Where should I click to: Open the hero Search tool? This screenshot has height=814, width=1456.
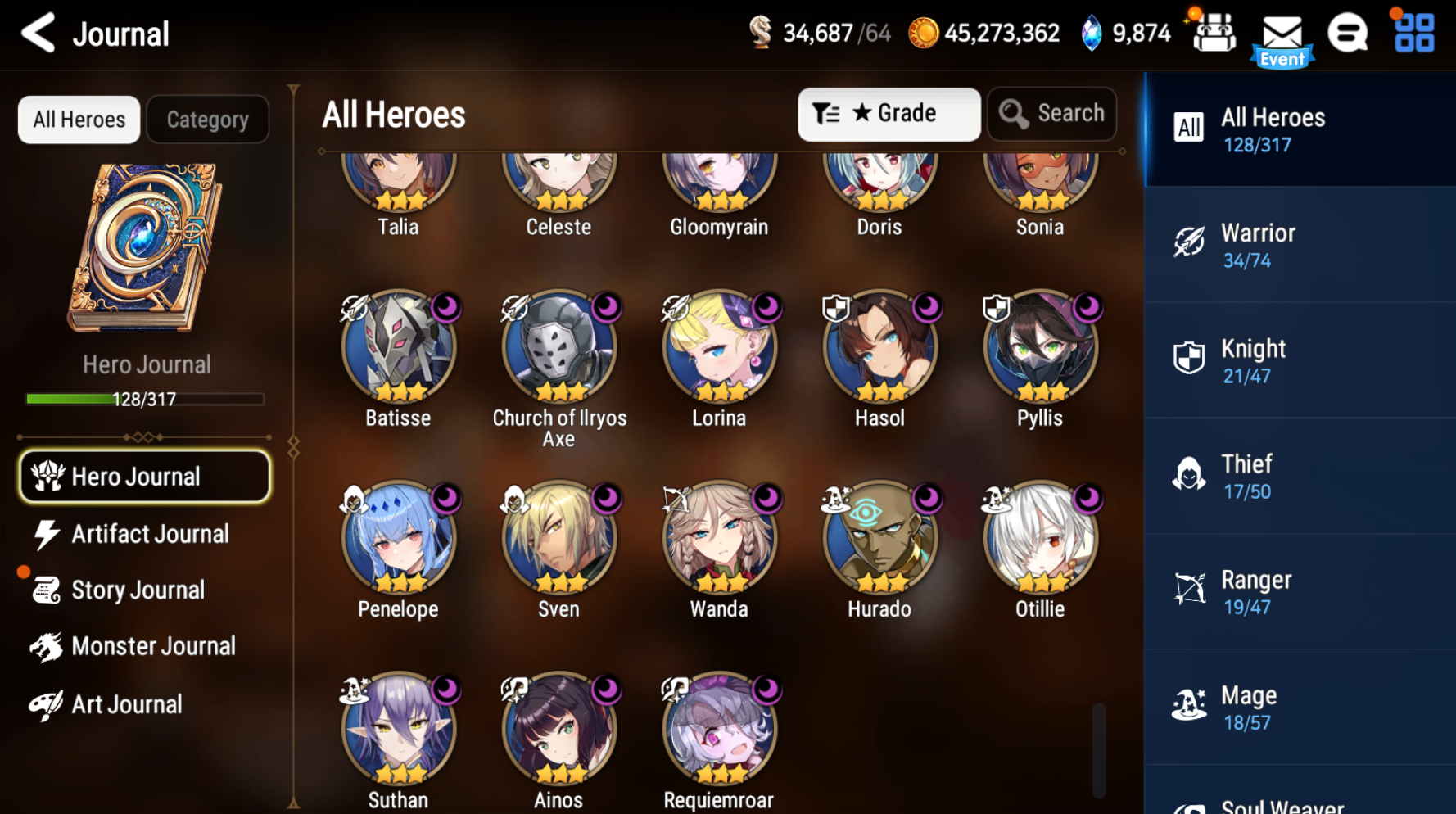(x=1052, y=114)
